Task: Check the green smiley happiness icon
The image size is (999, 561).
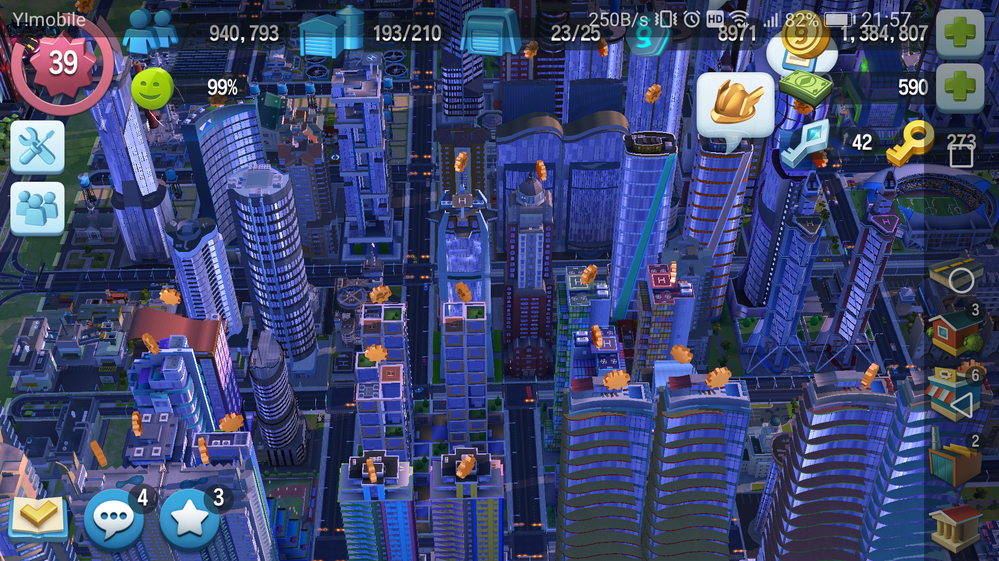Action: point(151,88)
